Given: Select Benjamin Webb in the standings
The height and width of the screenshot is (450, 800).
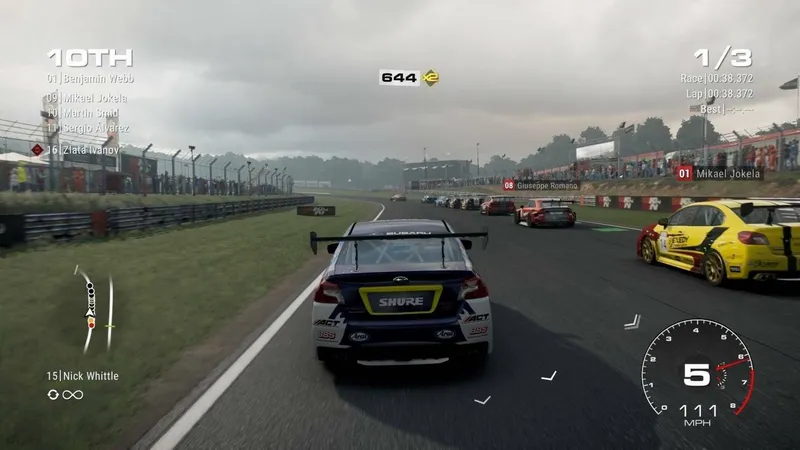Looking at the screenshot, I should (91, 78).
